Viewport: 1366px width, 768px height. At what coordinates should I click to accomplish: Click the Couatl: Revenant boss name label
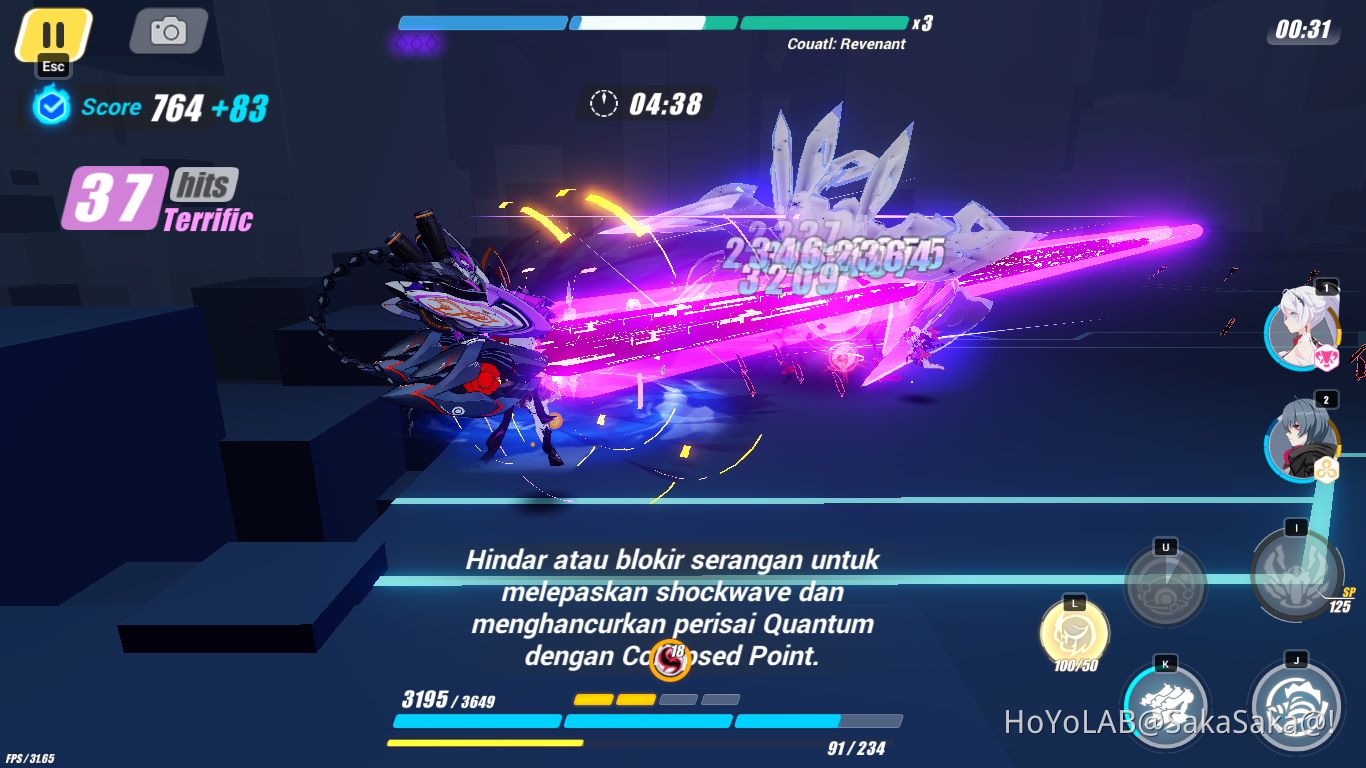click(x=847, y=44)
